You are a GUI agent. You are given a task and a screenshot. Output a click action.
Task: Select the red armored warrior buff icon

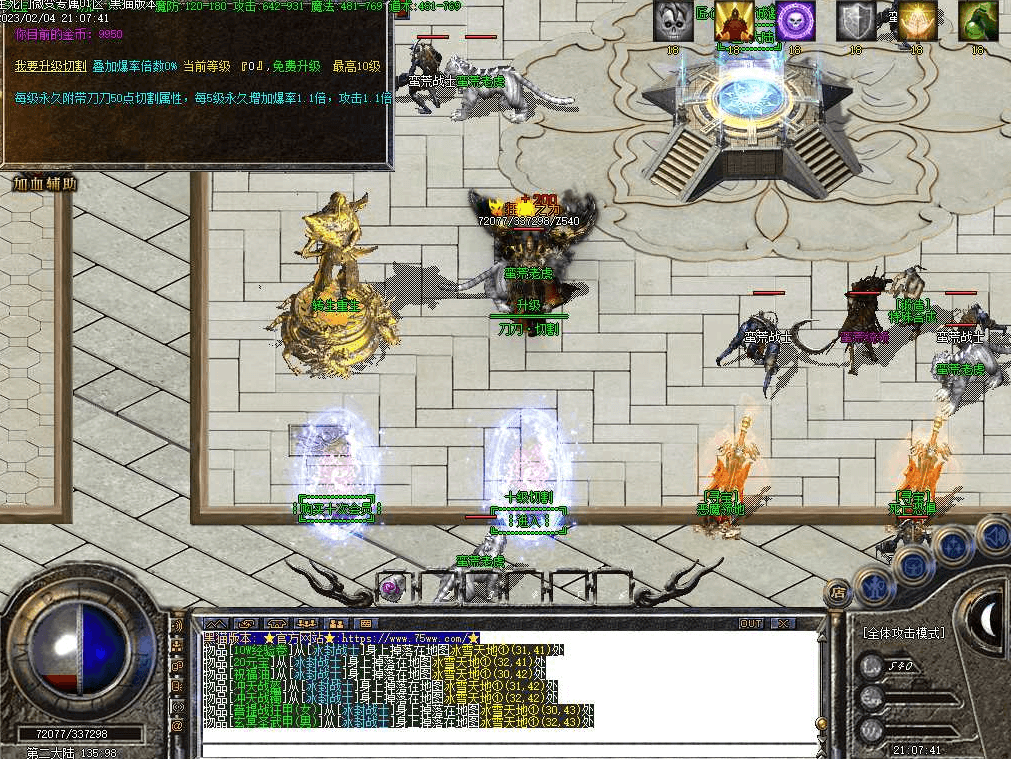tap(734, 21)
